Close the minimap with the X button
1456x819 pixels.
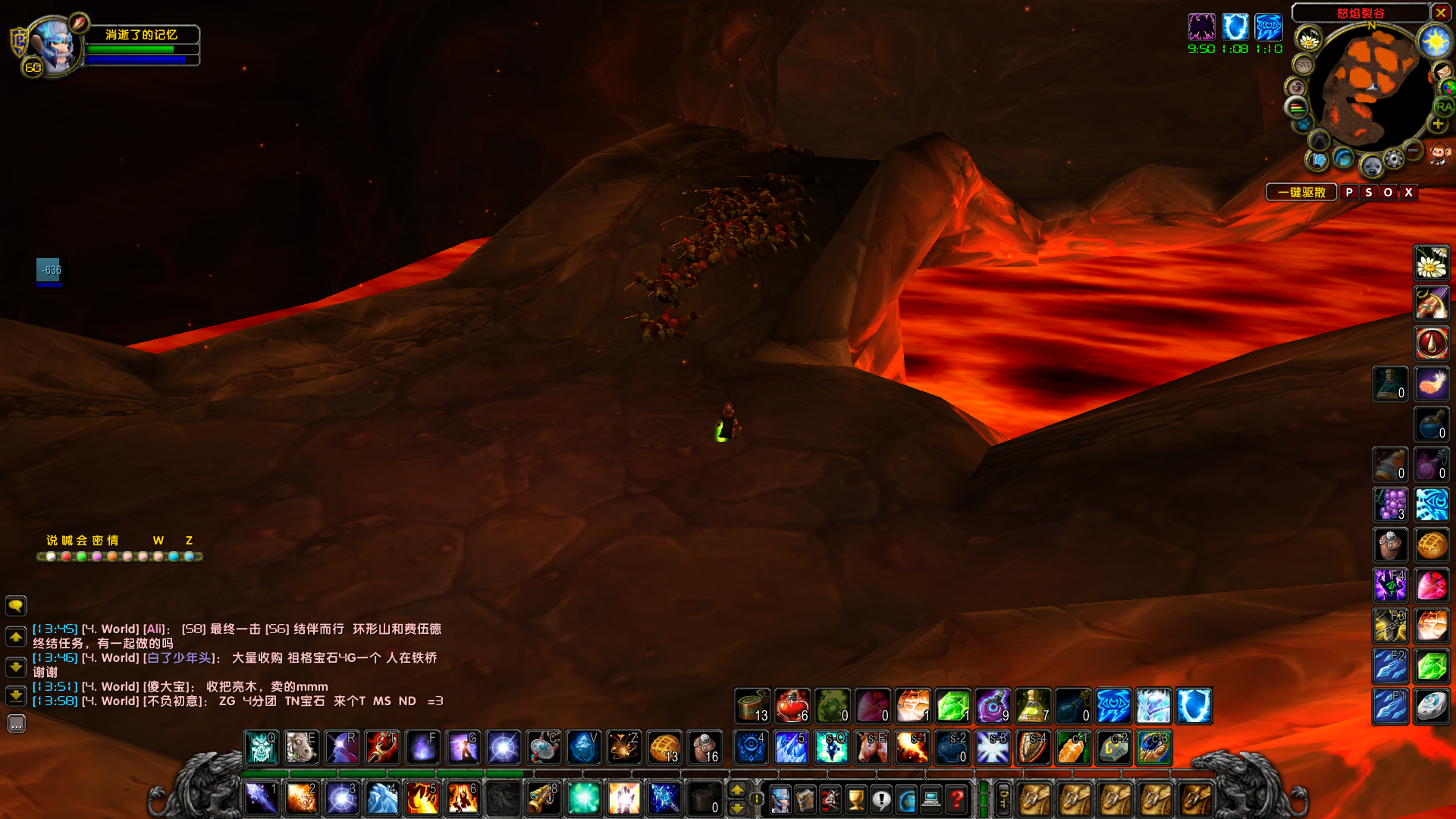click(x=1441, y=12)
